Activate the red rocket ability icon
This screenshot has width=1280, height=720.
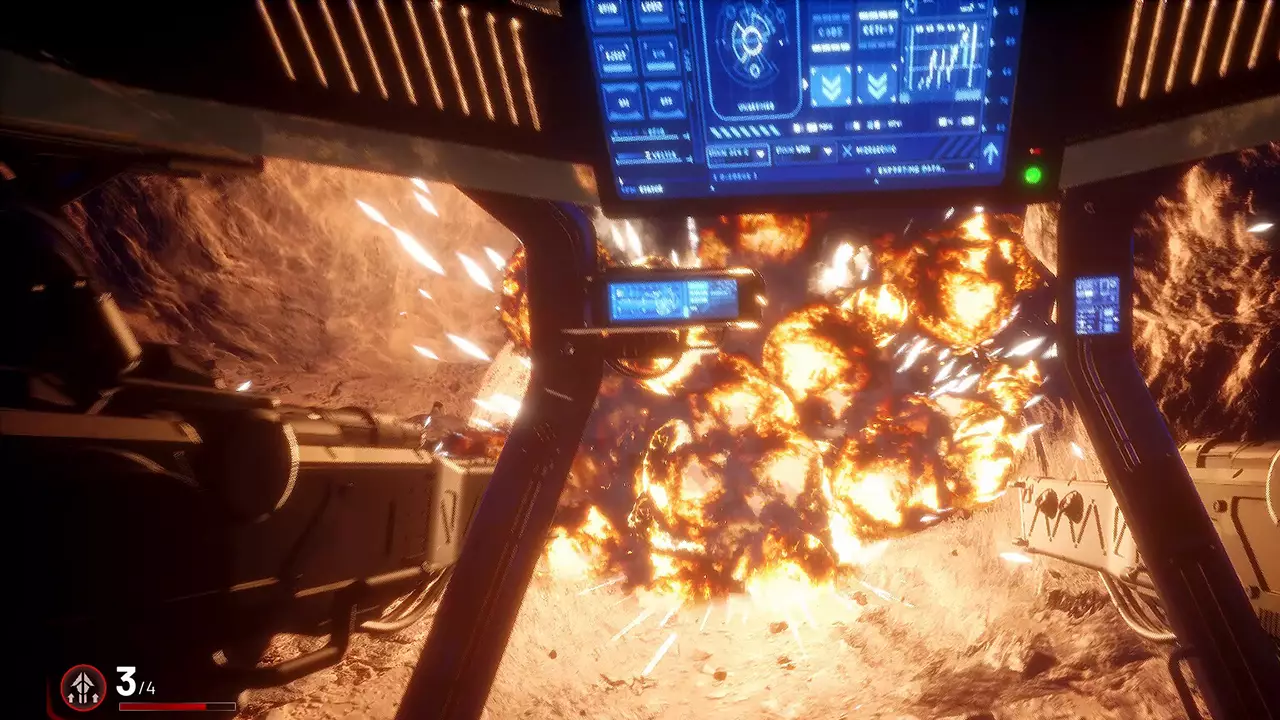(83, 687)
